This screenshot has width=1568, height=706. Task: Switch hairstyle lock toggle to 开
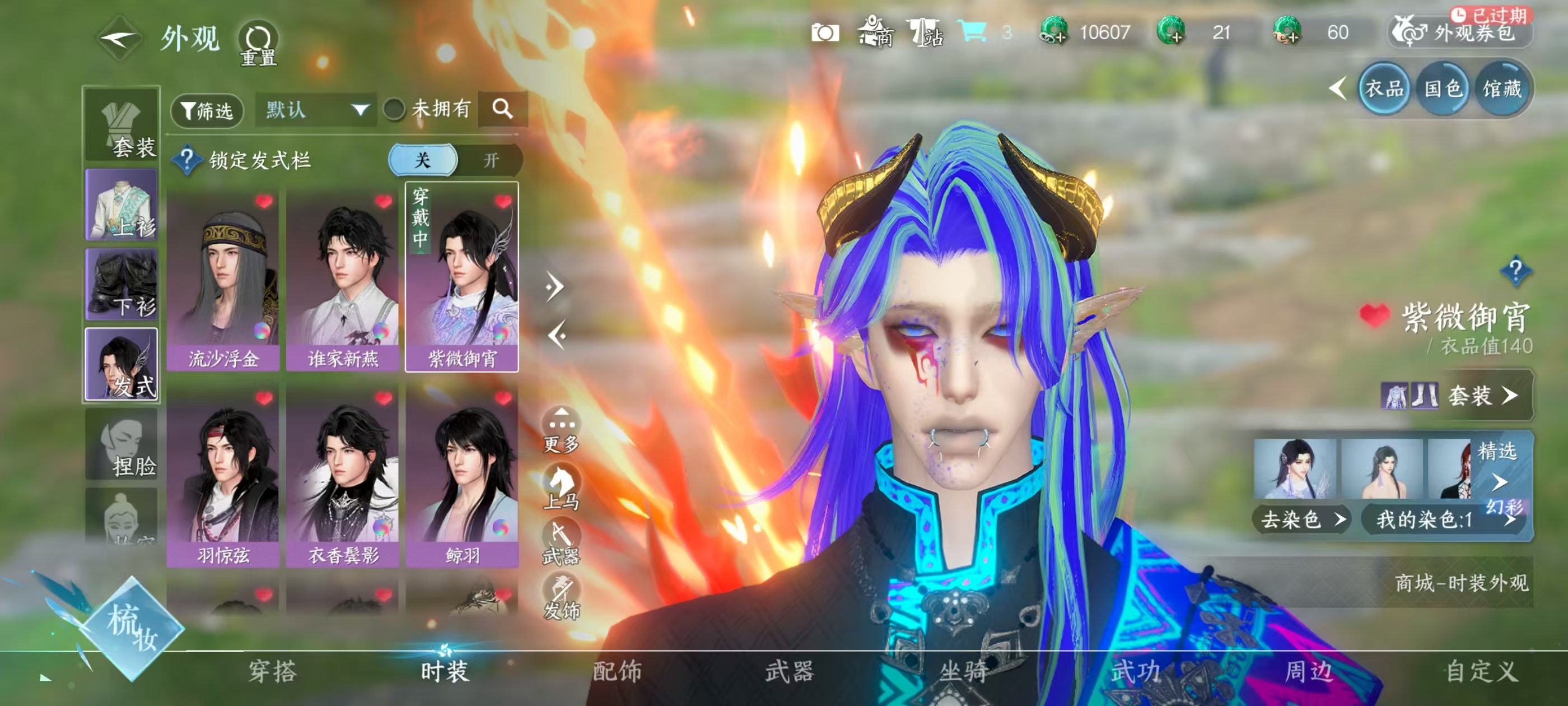(x=491, y=160)
